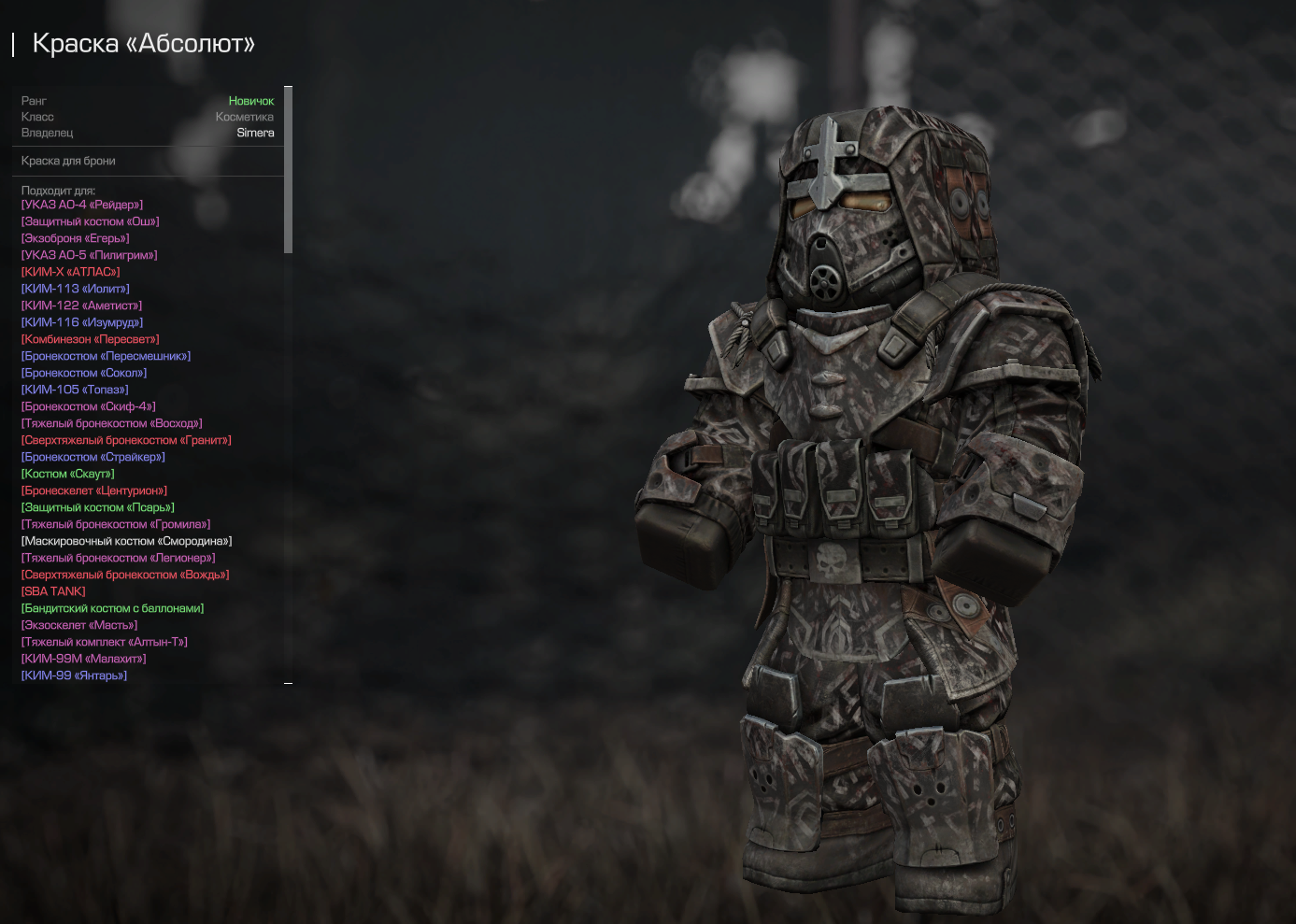Viewport: 1296px width, 924px height.
Task: Click the SBA TANK armor link
Action: [53, 591]
